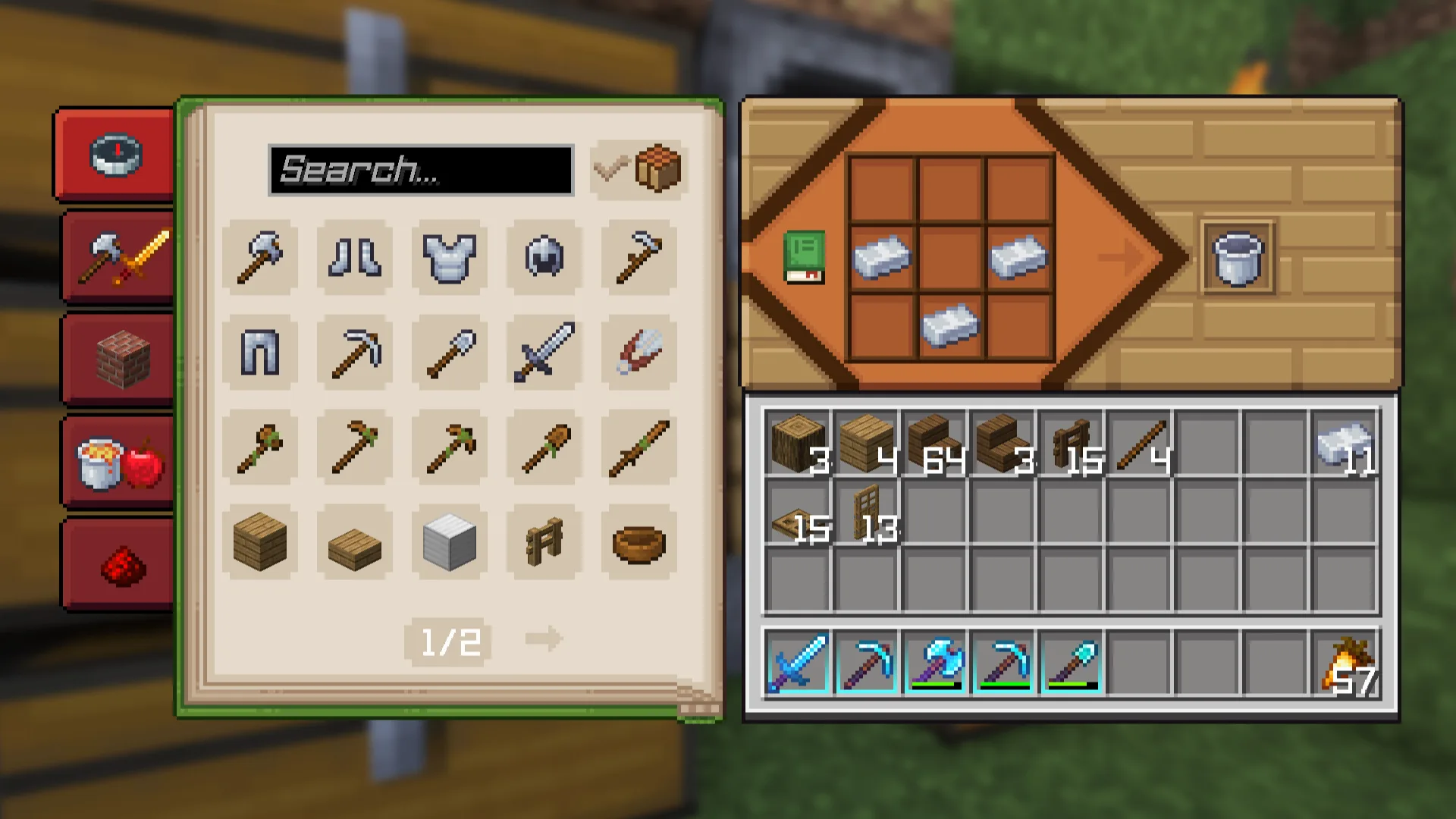Select the wooden bowl recipe
The image size is (1456, 819).
639,541
